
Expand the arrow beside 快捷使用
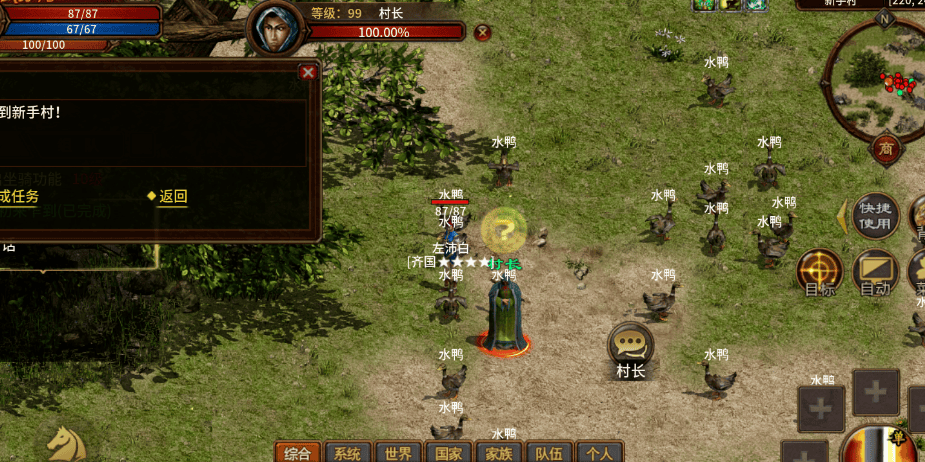pyautogui.click(x=841, y=215)
